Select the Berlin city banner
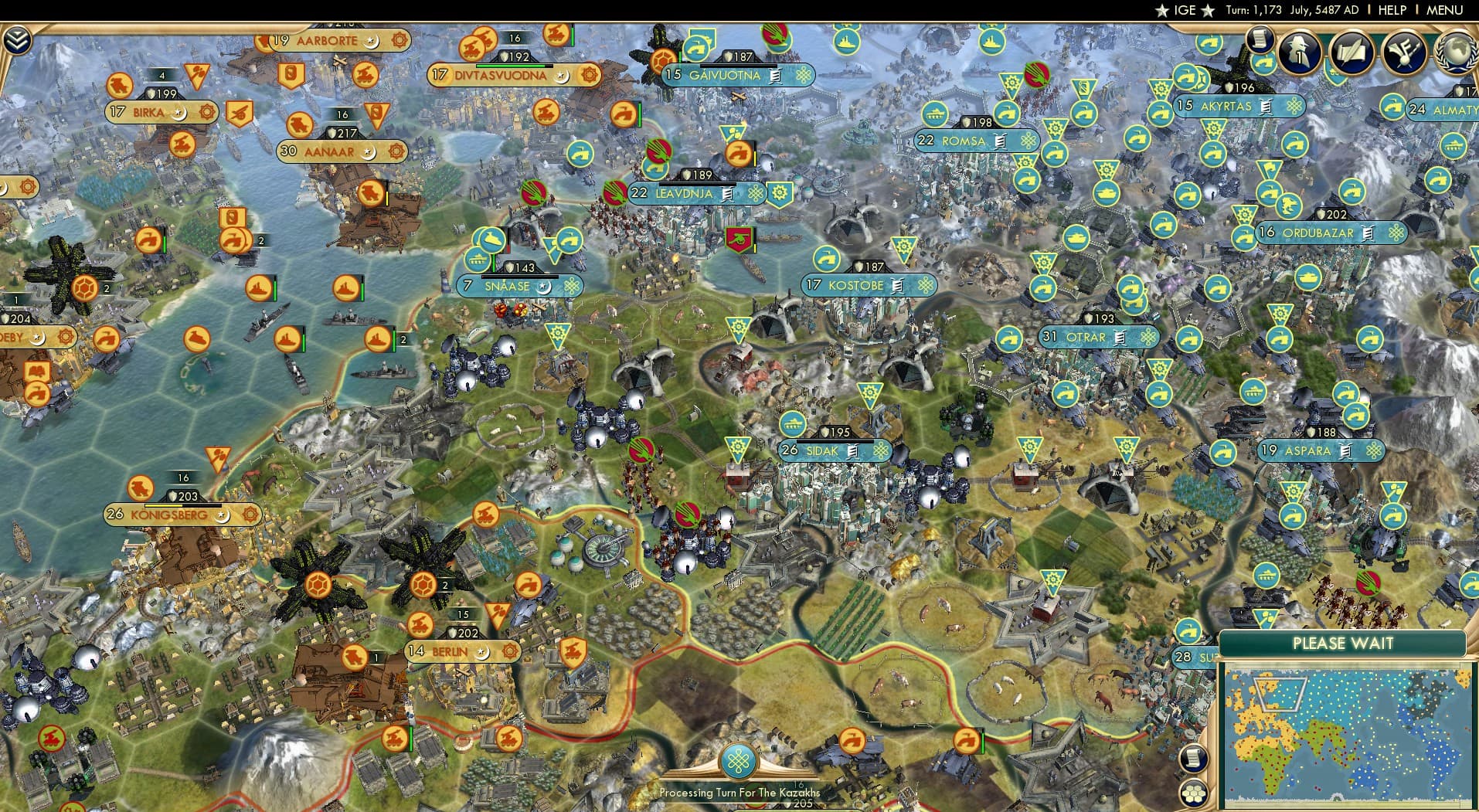The image size is (1479, 812). [x=448, y=651]
